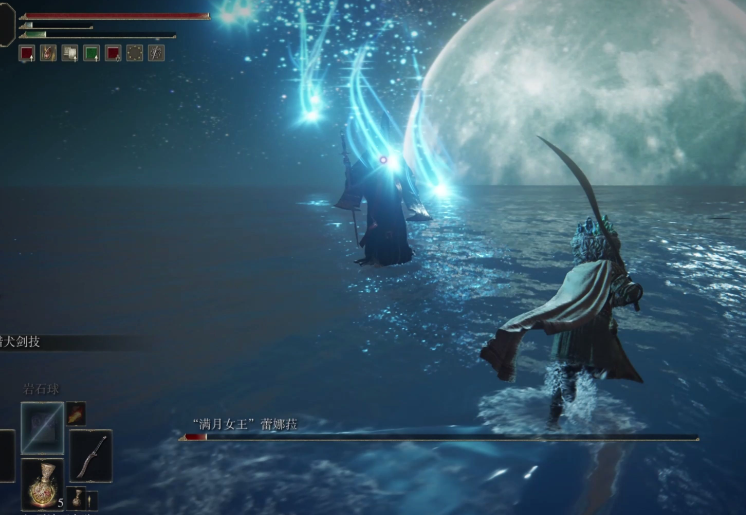Choose the small queued flask icon
Image resolution: width=746 pixels, height=515 pixels.
coord(76,496)
